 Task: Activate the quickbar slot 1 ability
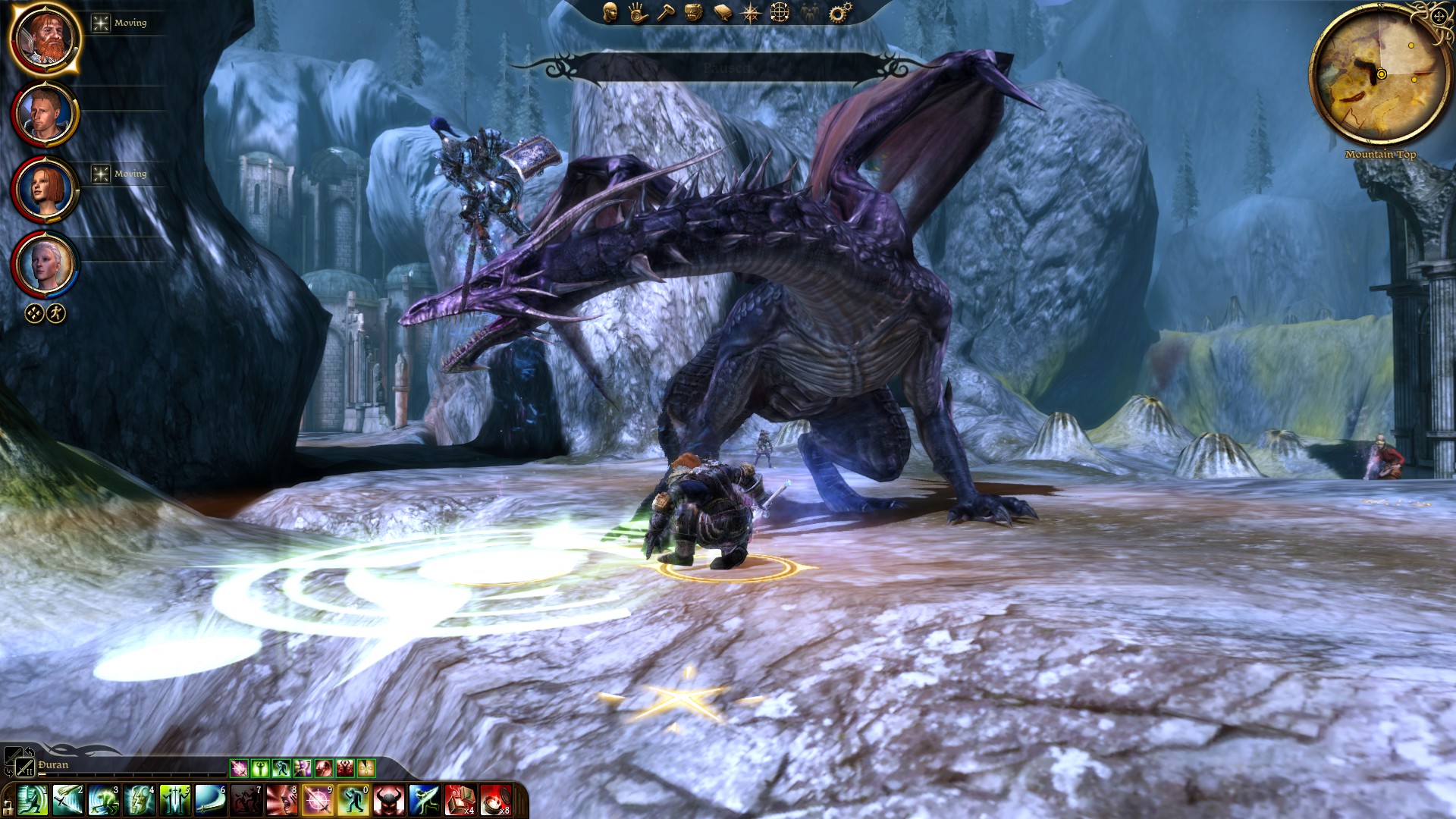click(x=32, y=801)
